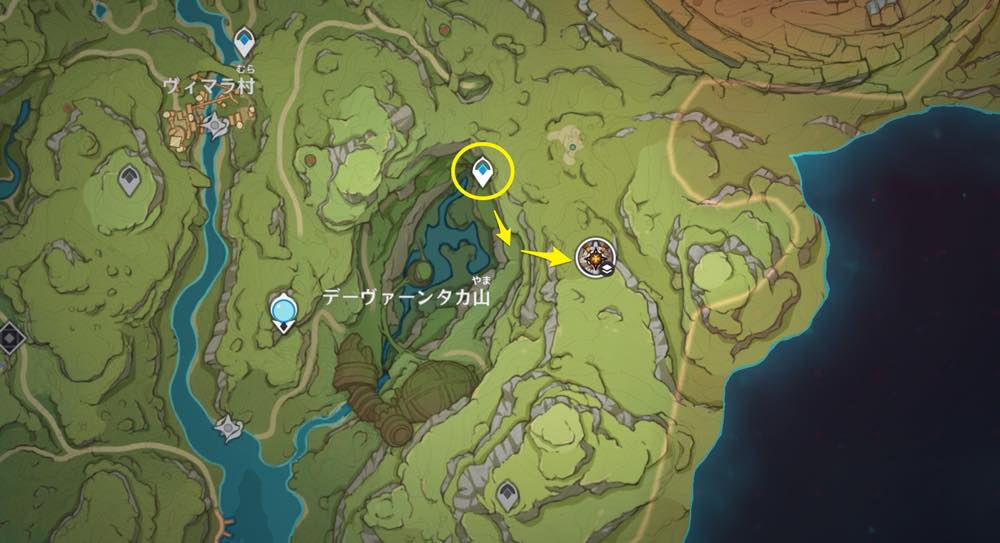
Task: Select the teleport waypoint above Vimara Village
Action: (246, 43)
